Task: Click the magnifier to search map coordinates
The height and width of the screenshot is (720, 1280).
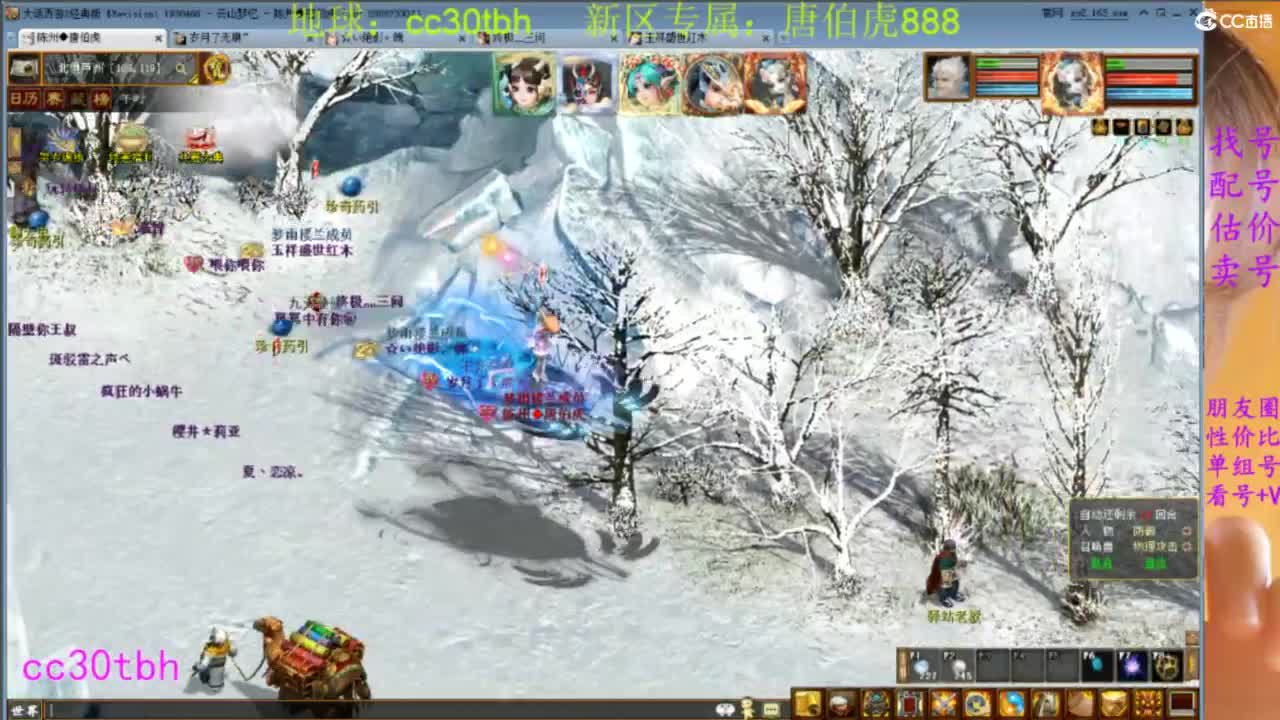Action: [x=180, y=69]
